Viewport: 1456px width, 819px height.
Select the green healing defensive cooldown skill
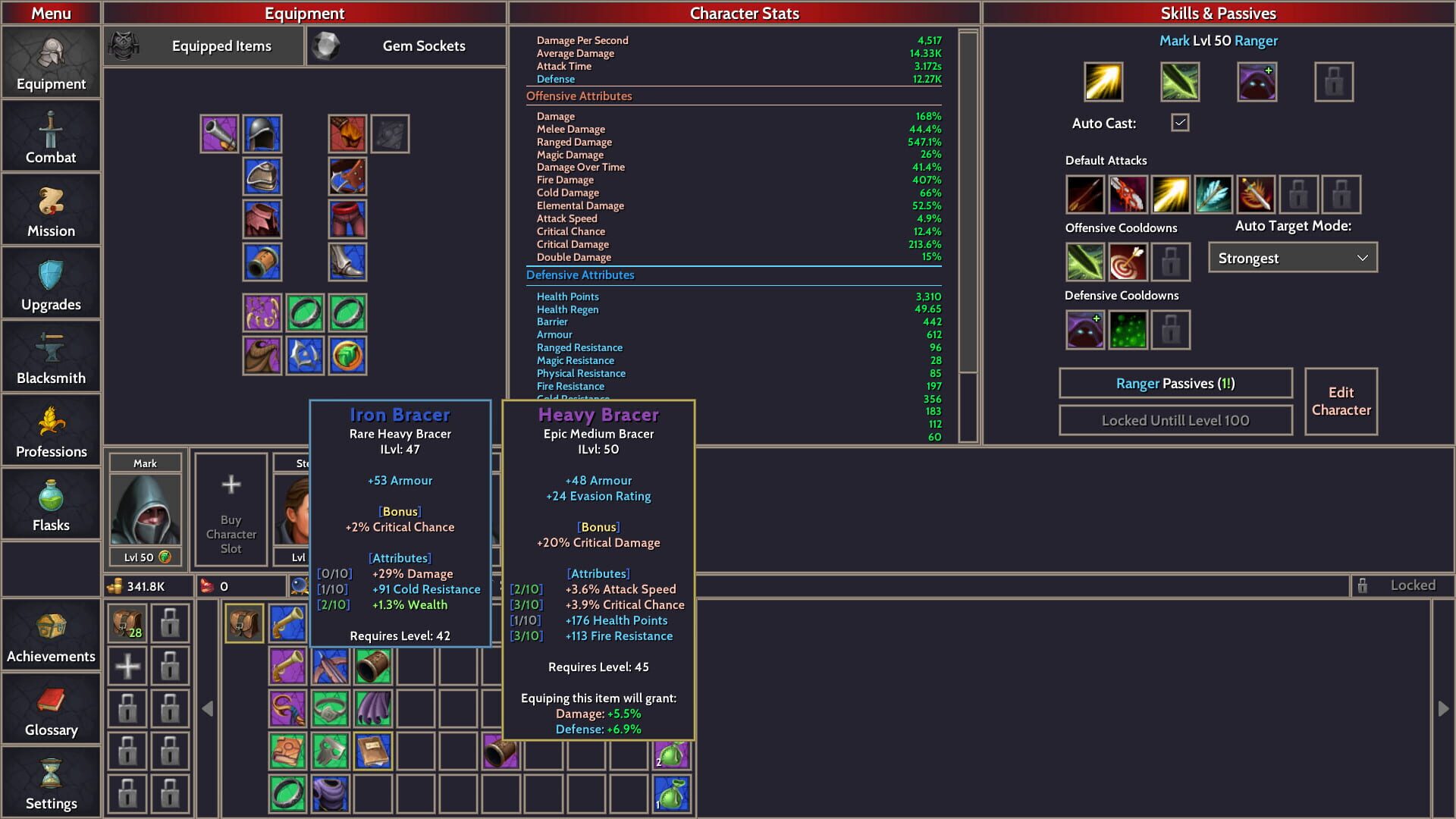click(x=1128, y=329)
